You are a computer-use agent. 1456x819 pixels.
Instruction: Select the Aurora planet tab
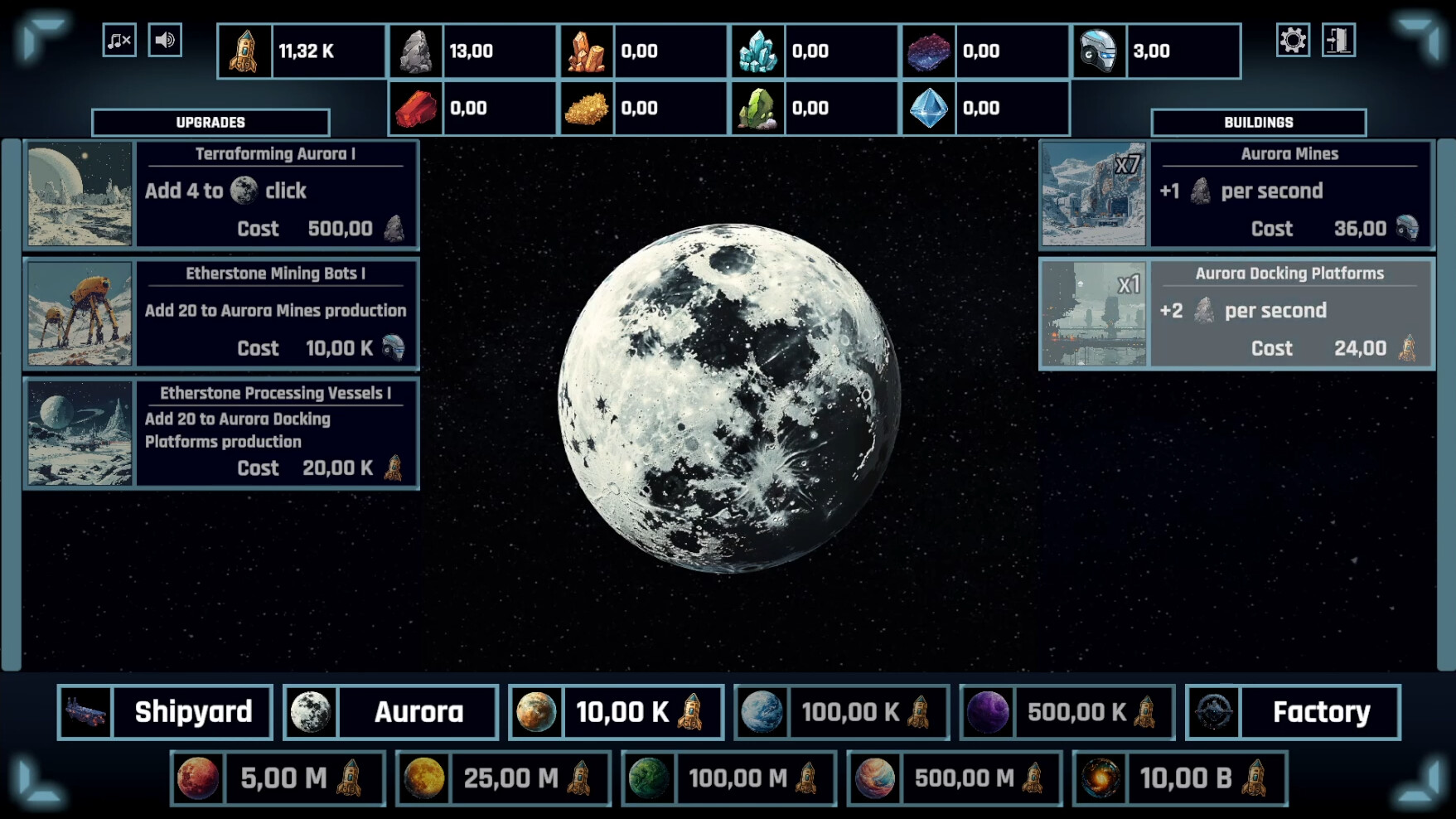tap(389, 711)
